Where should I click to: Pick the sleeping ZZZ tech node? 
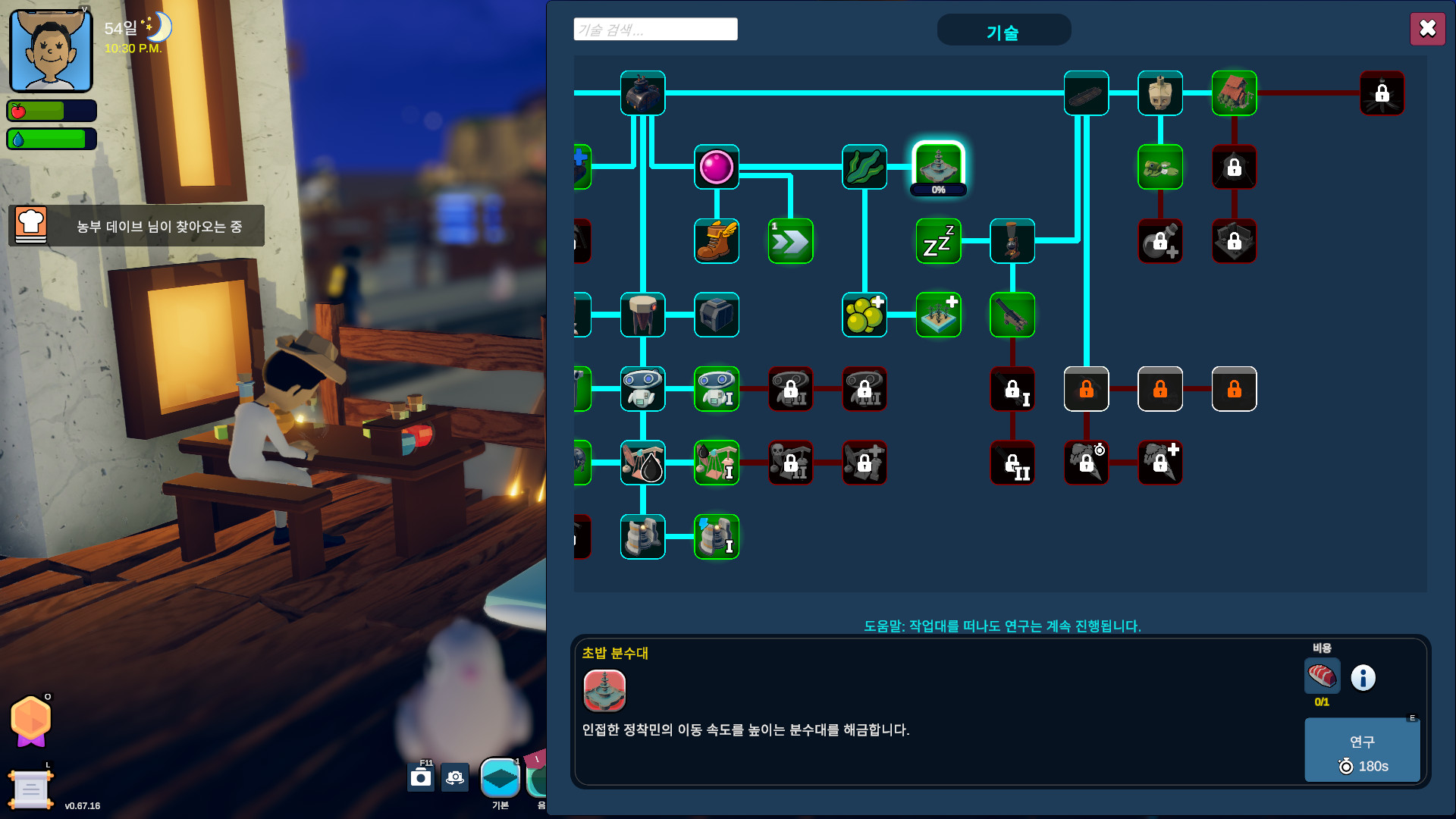click(x=938, y=241)
